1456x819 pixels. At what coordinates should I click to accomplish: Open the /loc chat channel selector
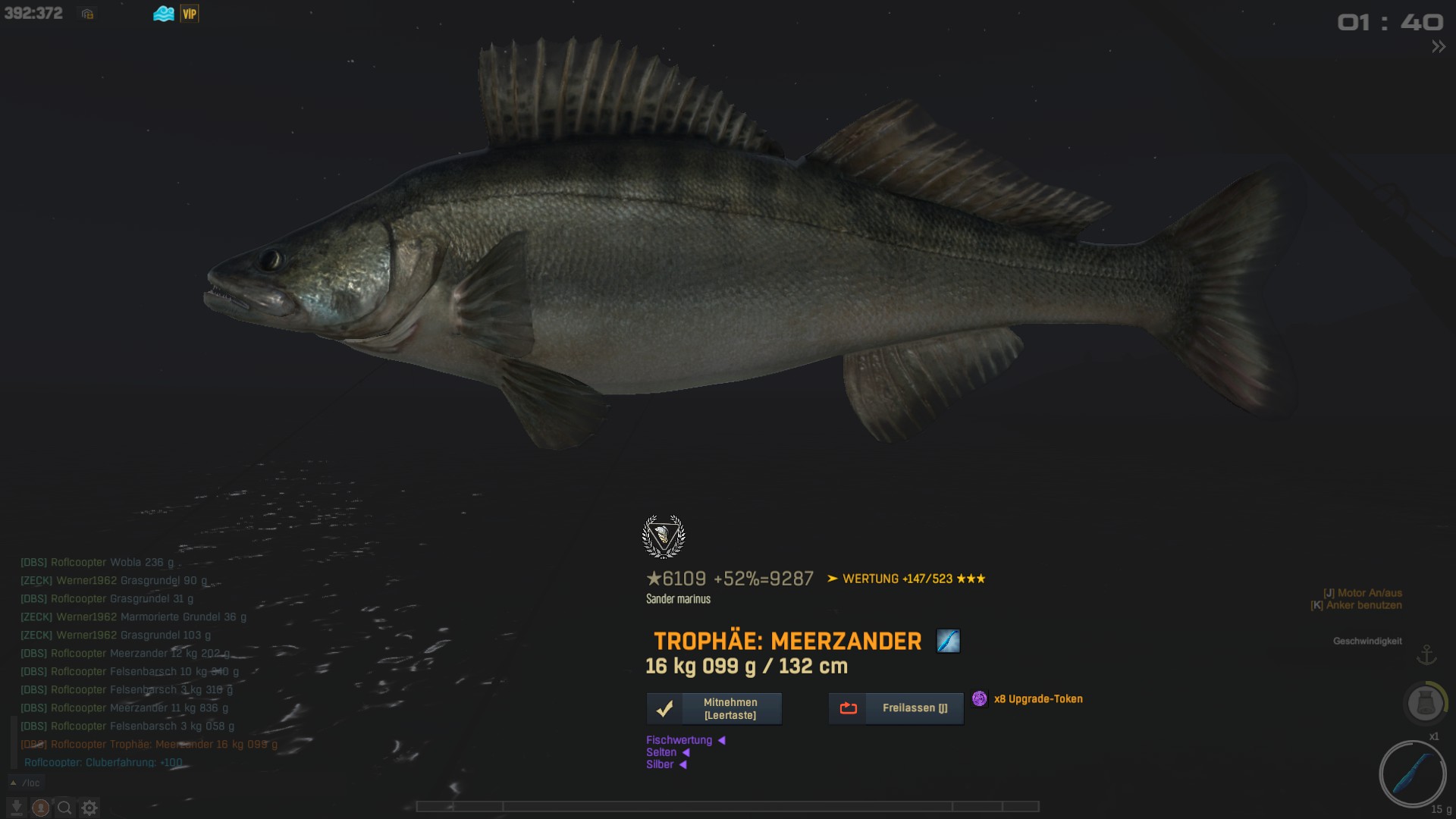[x=26, y=783]
